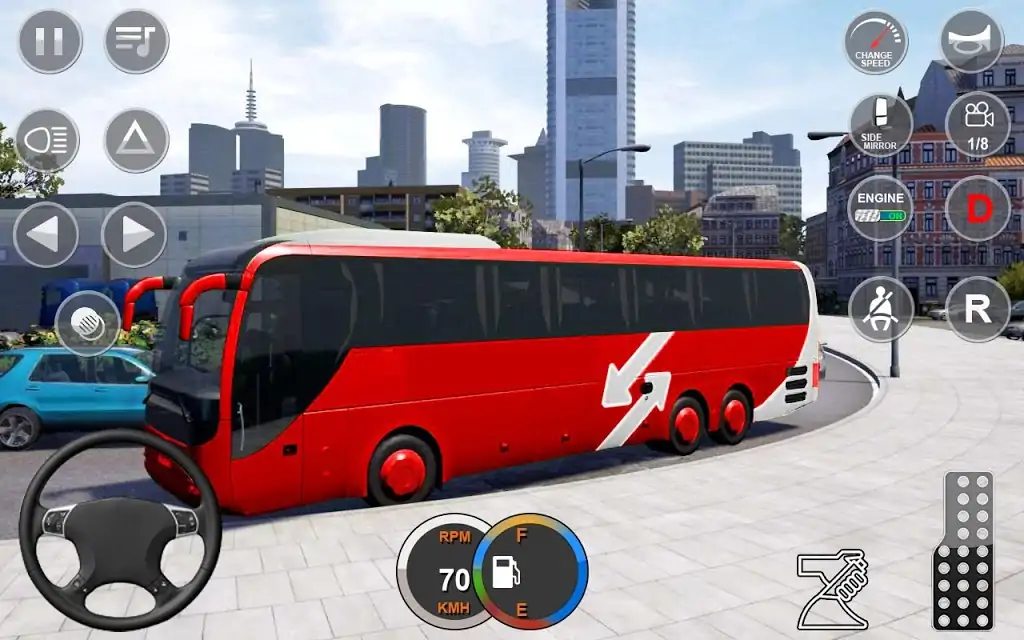Step on the accelerator pedal
The height and width of the screenshot is (640, 1024).
[963, 550]
